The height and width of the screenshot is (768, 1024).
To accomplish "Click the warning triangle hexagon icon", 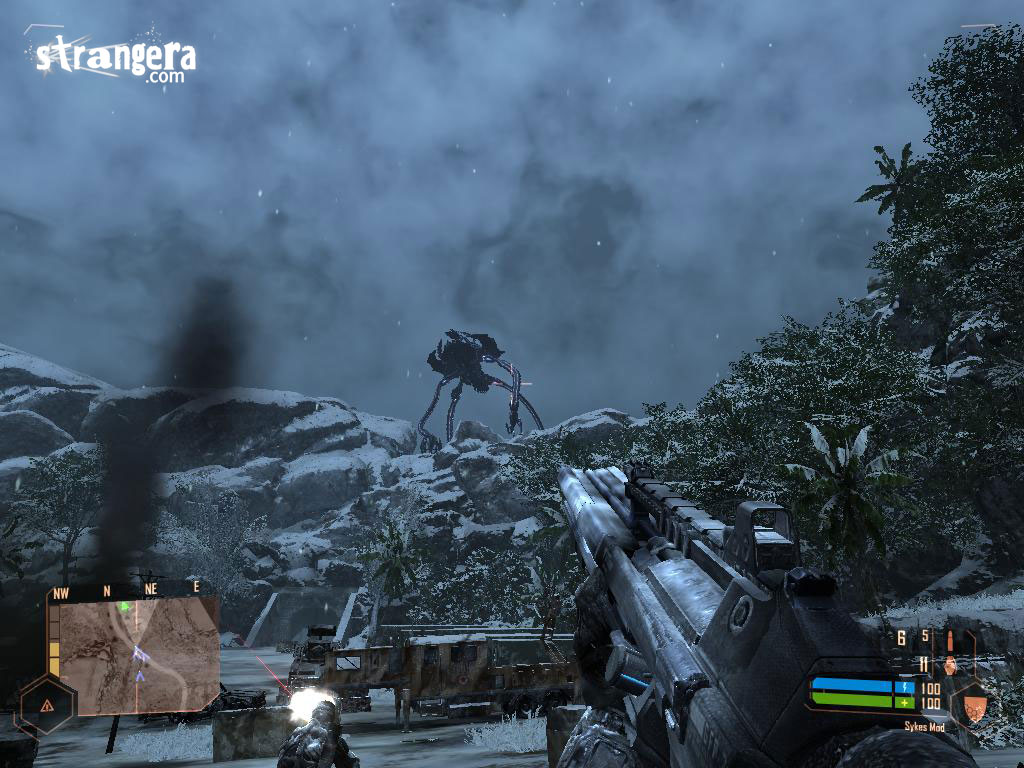I will click(46, 704).
